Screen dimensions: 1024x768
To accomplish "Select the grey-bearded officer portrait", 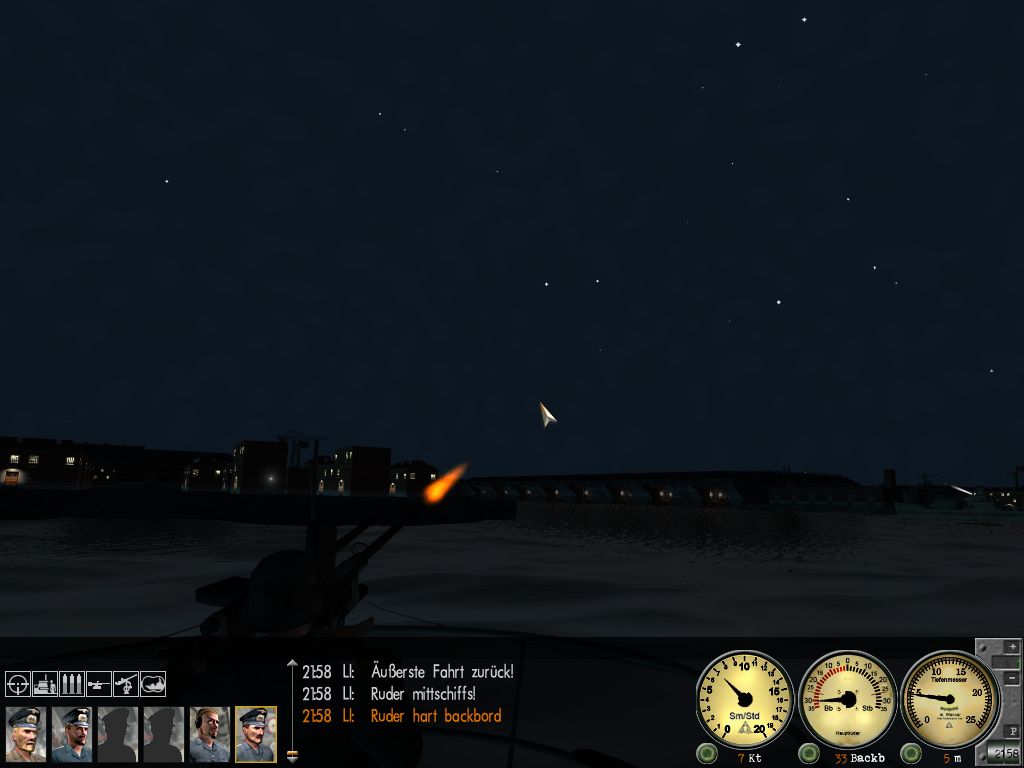I will coord(25,735).
